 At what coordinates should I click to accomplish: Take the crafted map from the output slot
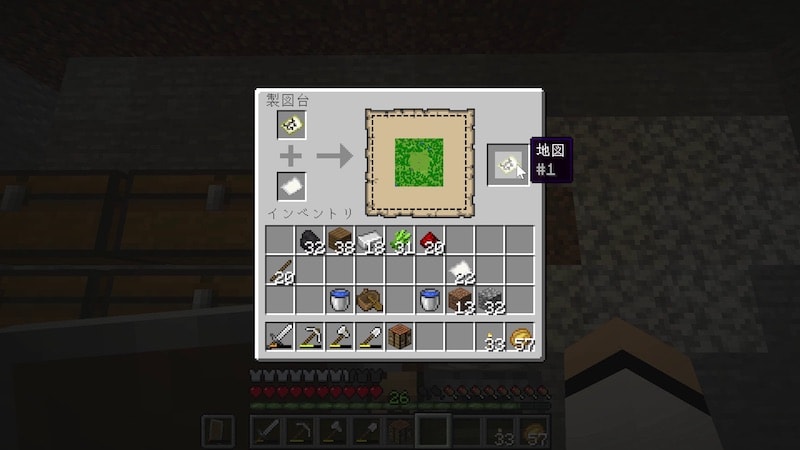(x=508, y=164)
